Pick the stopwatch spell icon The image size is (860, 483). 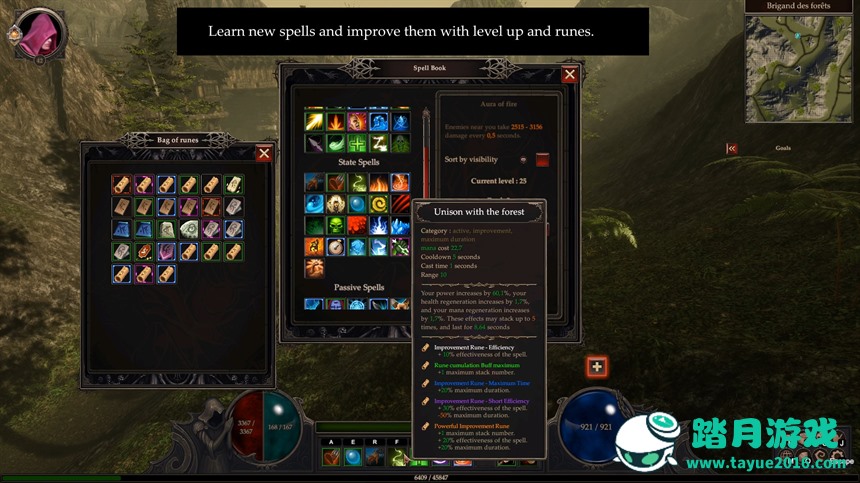[x=335, y=247]
